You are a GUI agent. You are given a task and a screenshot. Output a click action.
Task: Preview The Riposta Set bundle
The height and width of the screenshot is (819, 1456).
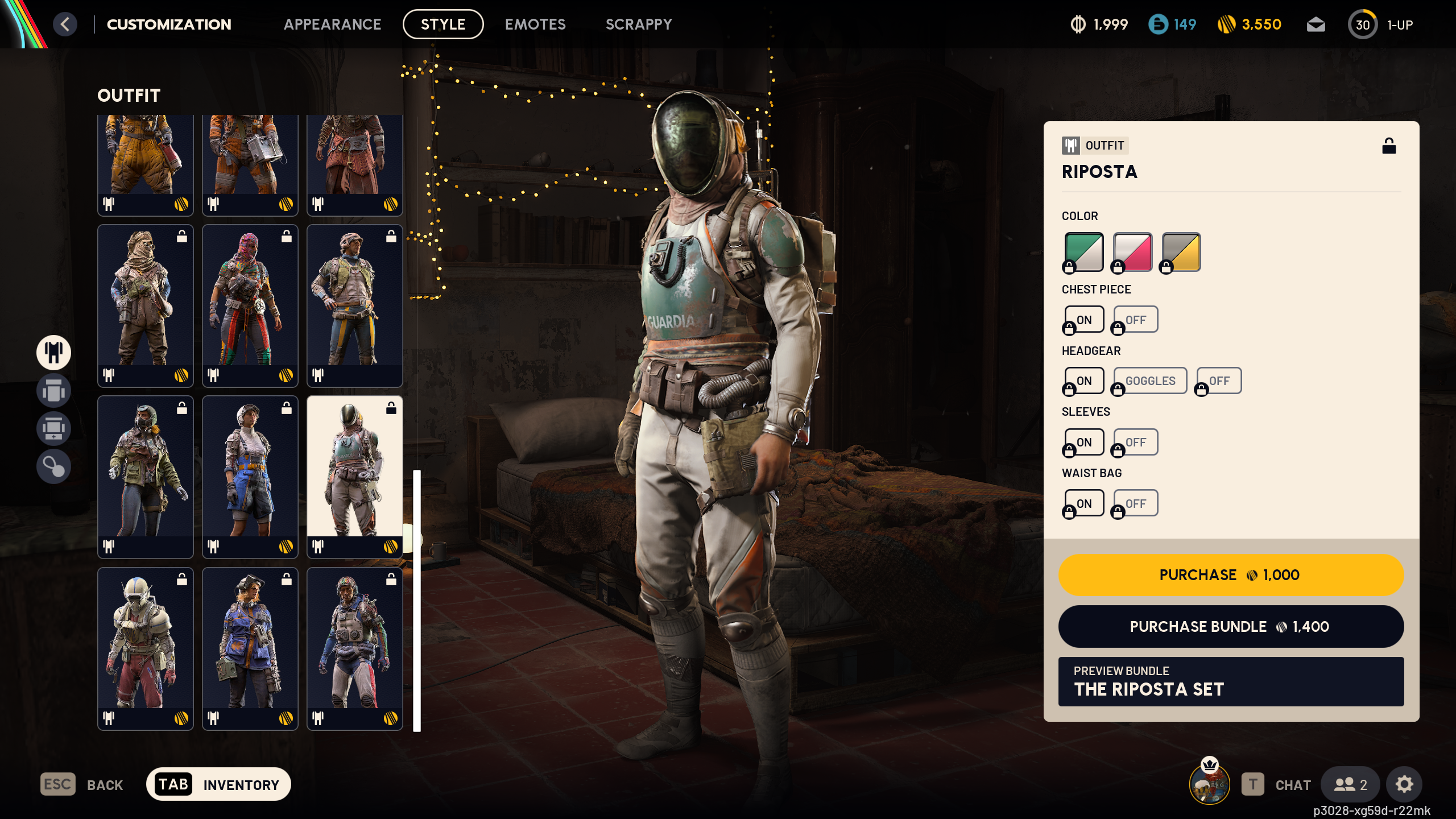pyautogui.click(x=1231, y=682)
